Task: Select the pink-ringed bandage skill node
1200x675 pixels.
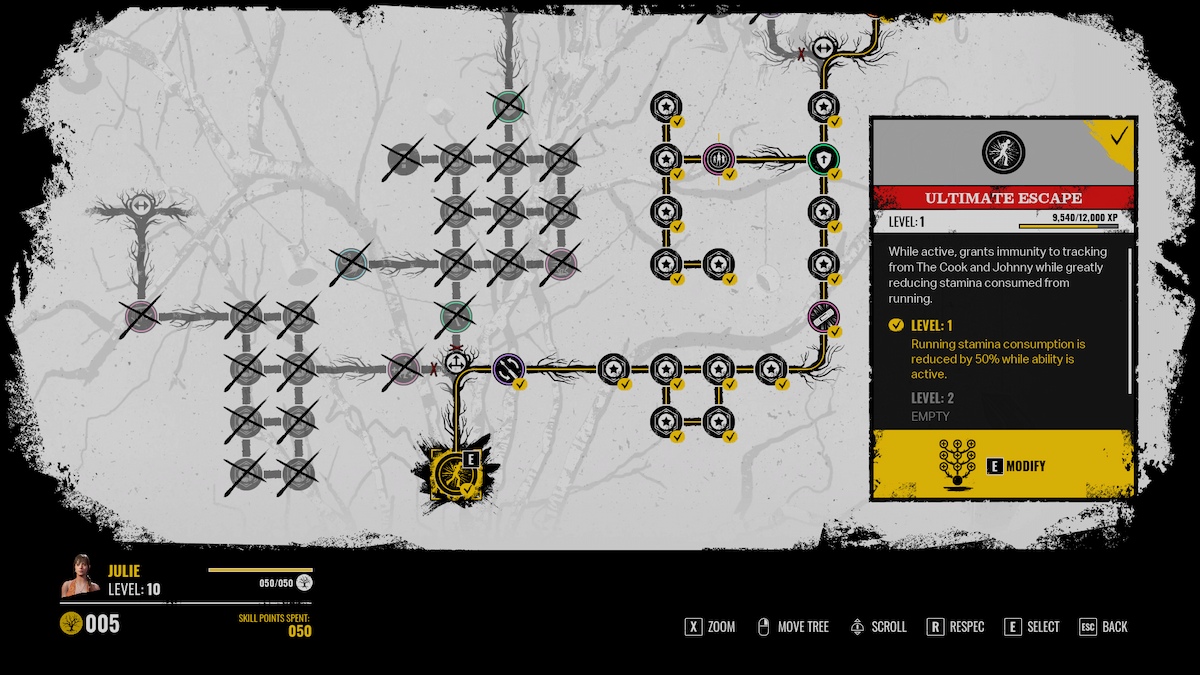Action: click(823, 316)
